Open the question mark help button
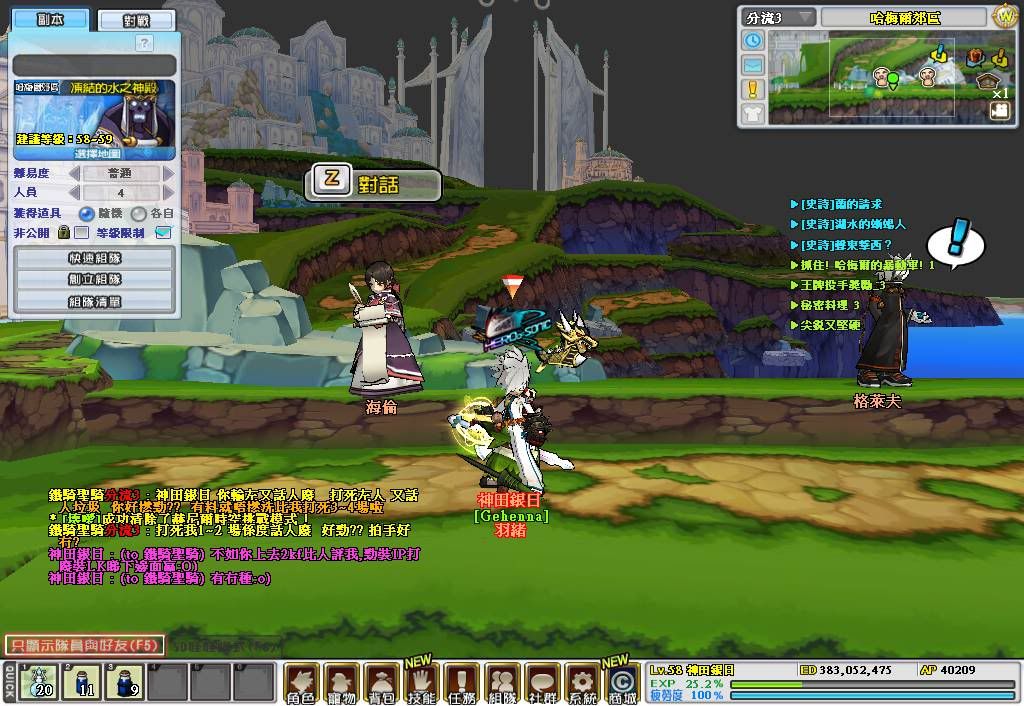The image size is (1024, 706). tap(144, 43)
